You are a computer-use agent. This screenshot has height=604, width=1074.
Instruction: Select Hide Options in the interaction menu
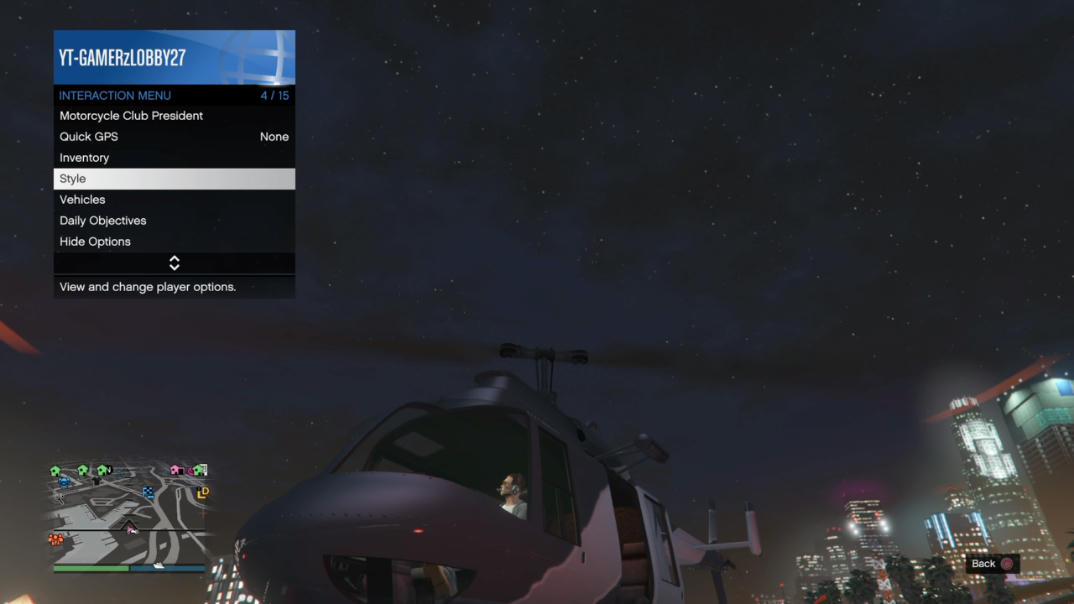(173, 242)
